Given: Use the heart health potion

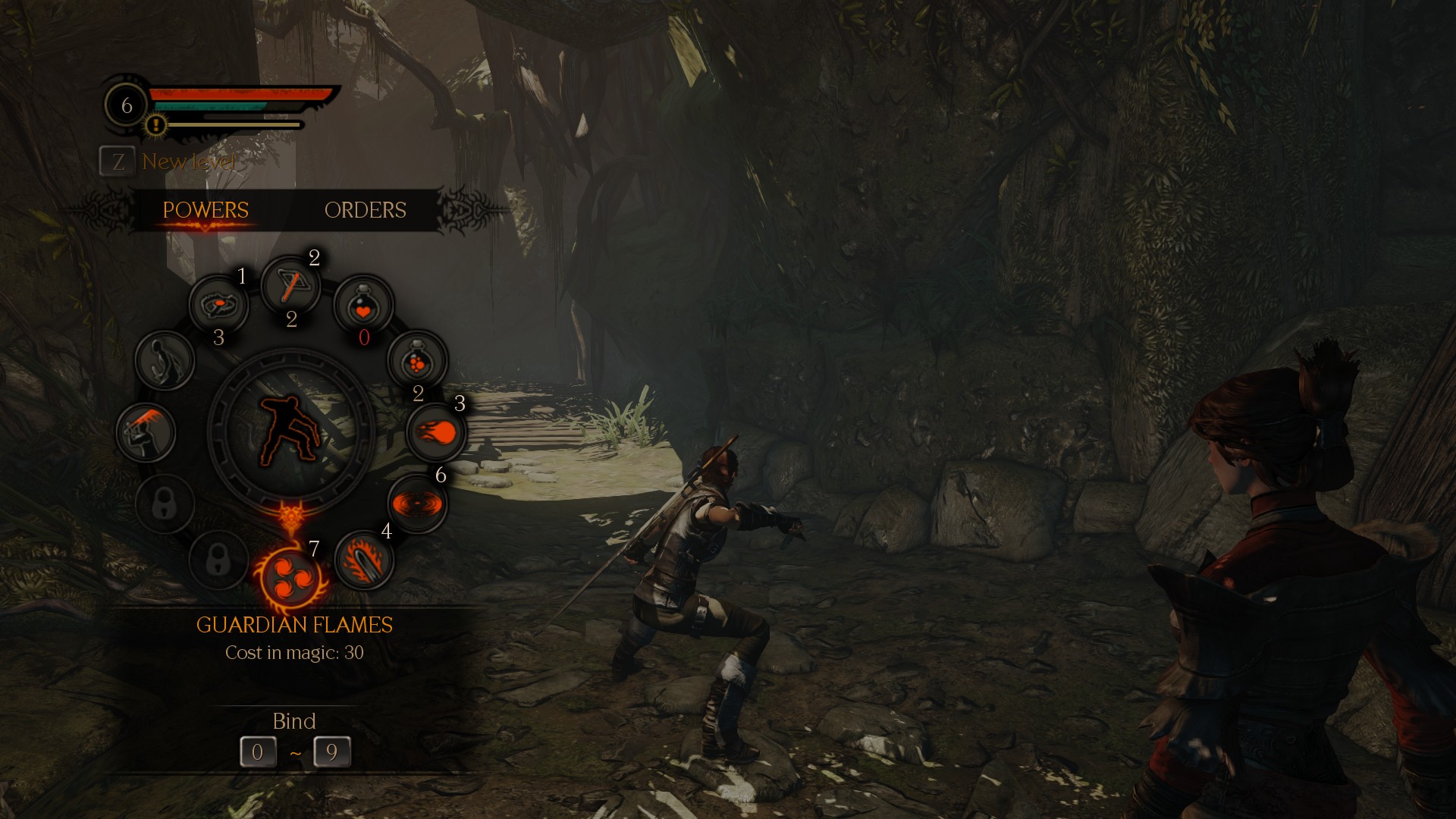Looking at the screenshot, I should point(363,305).
